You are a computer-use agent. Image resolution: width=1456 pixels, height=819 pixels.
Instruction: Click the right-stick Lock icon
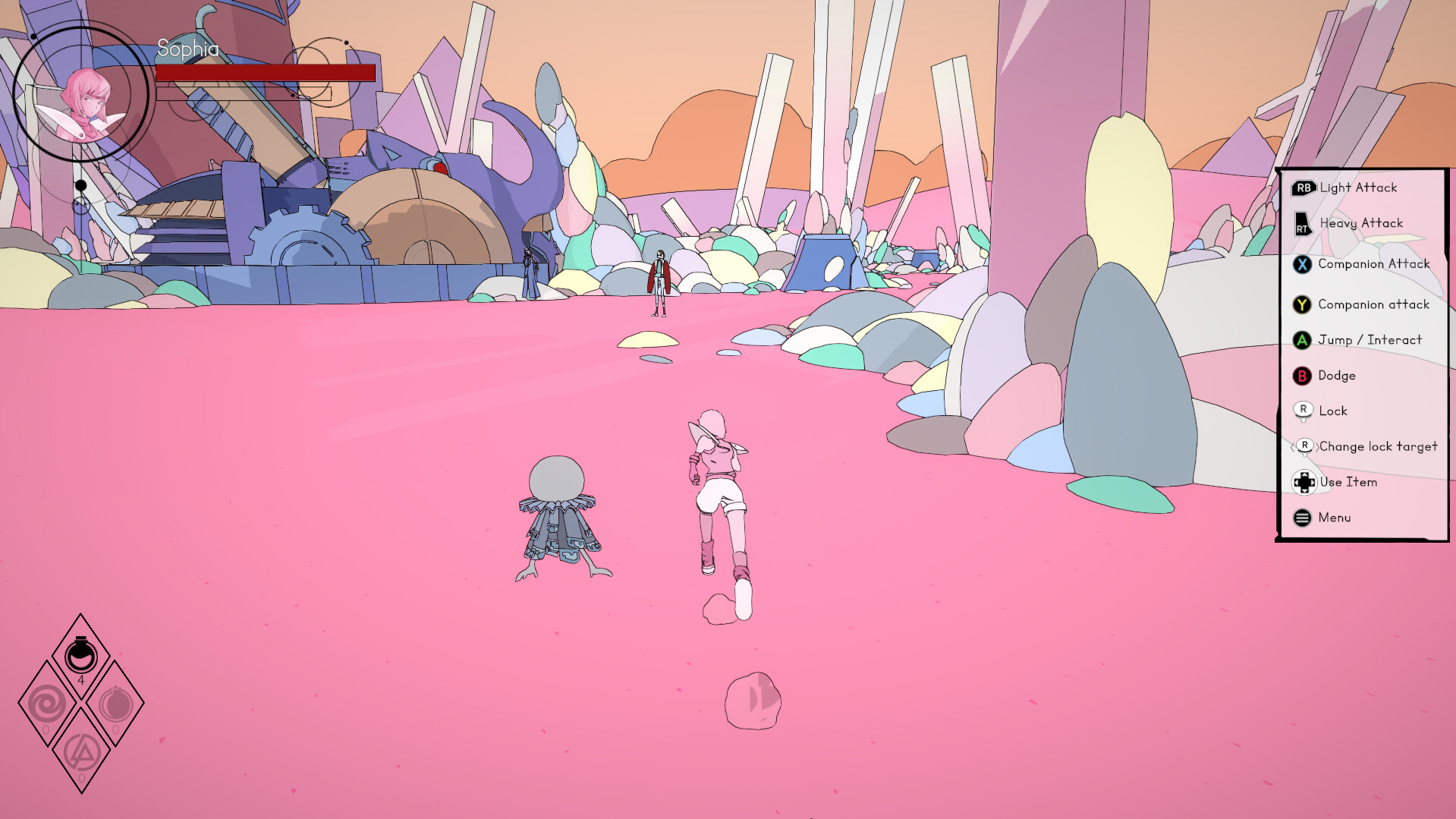tap(1303, 410)
